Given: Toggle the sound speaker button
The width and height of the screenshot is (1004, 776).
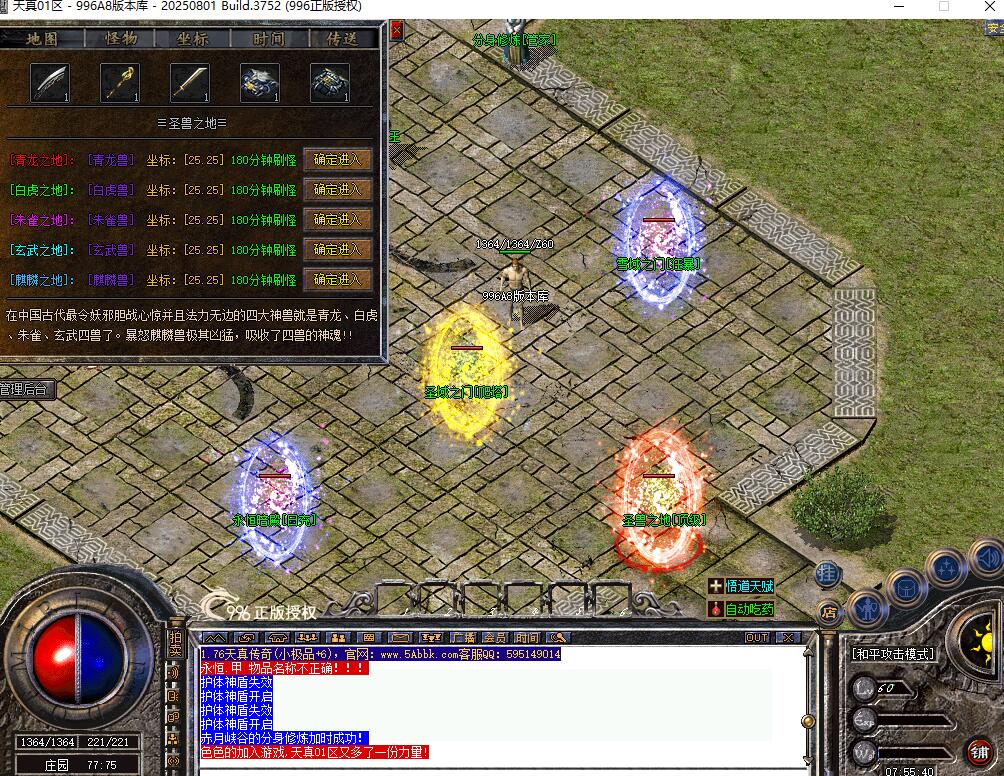Looking at the screenshot, I should [x=987, y=556].
